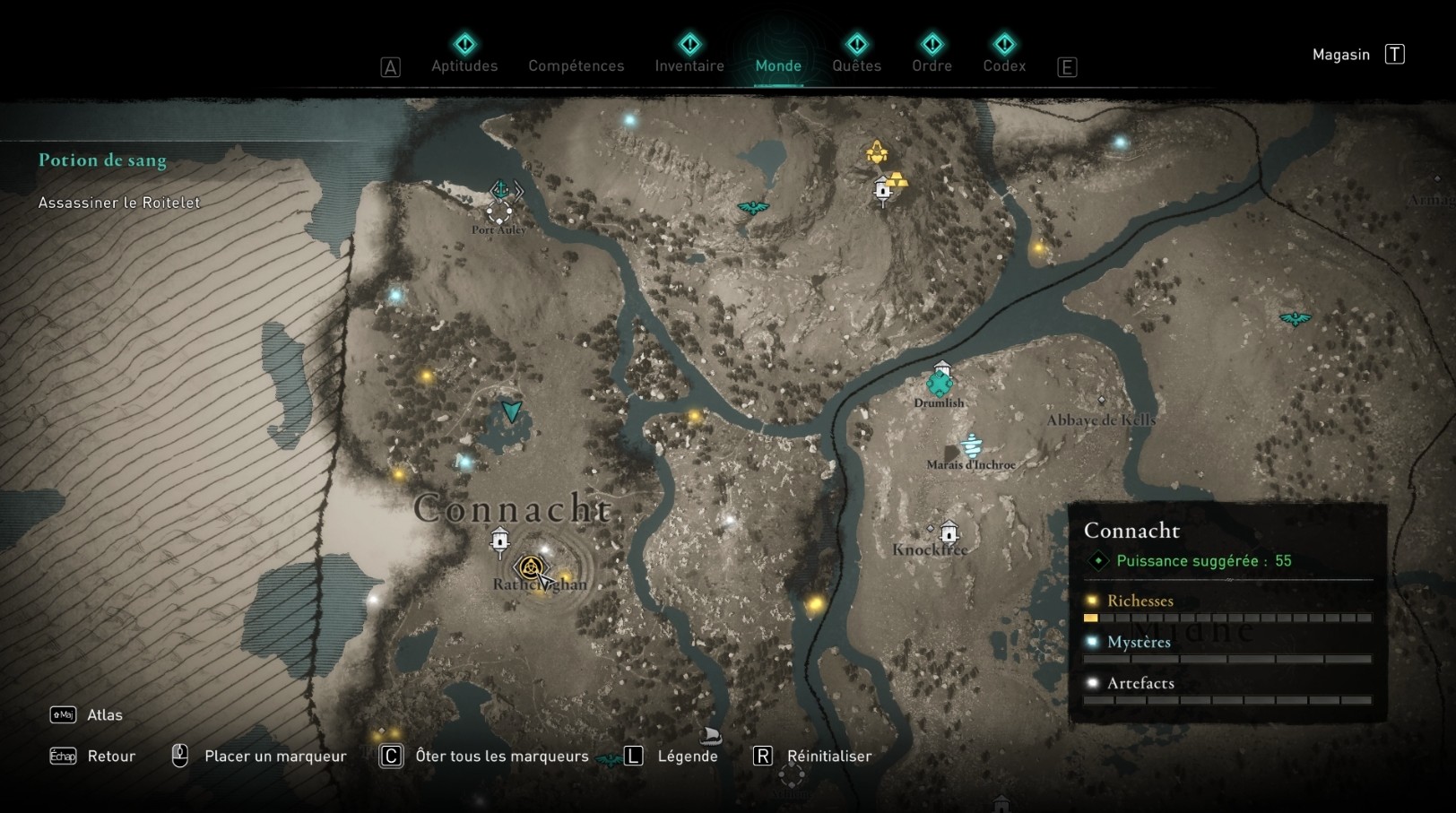Open the Quêtes tab

coord(856,65)
